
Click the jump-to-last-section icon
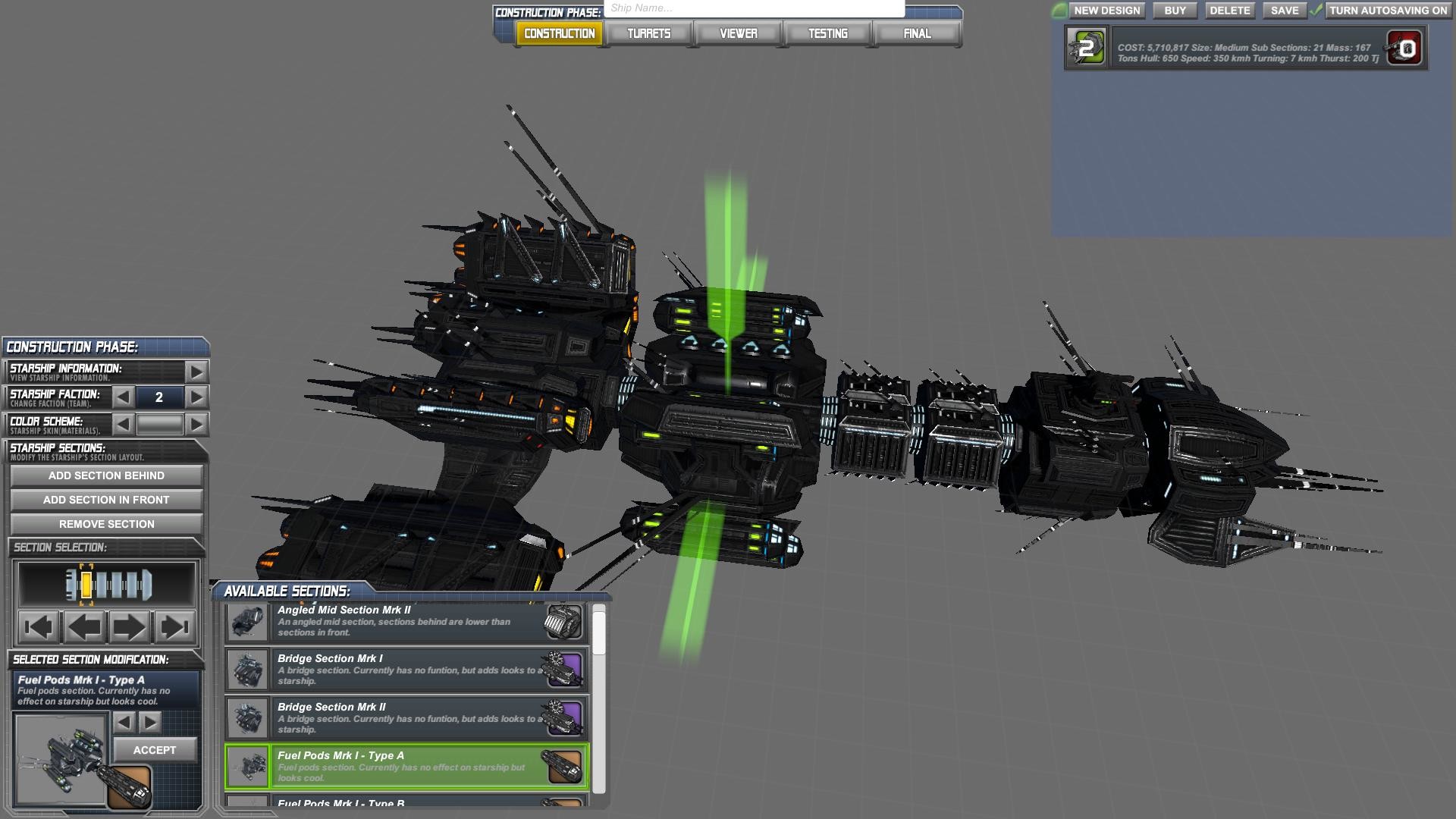tap(174, 627)
